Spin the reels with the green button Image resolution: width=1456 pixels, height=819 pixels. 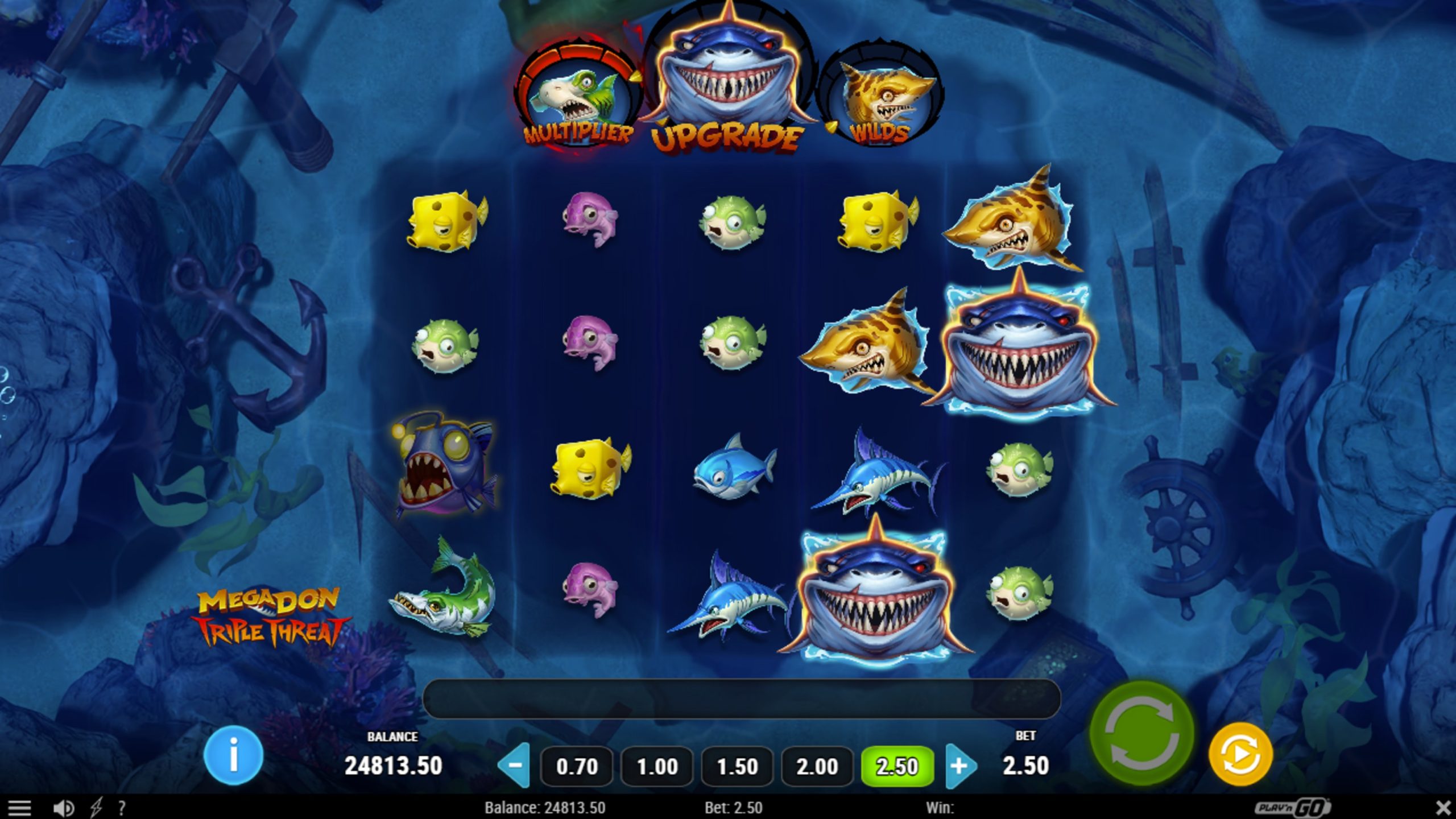pyautogui.click(x=1141, y=733)
